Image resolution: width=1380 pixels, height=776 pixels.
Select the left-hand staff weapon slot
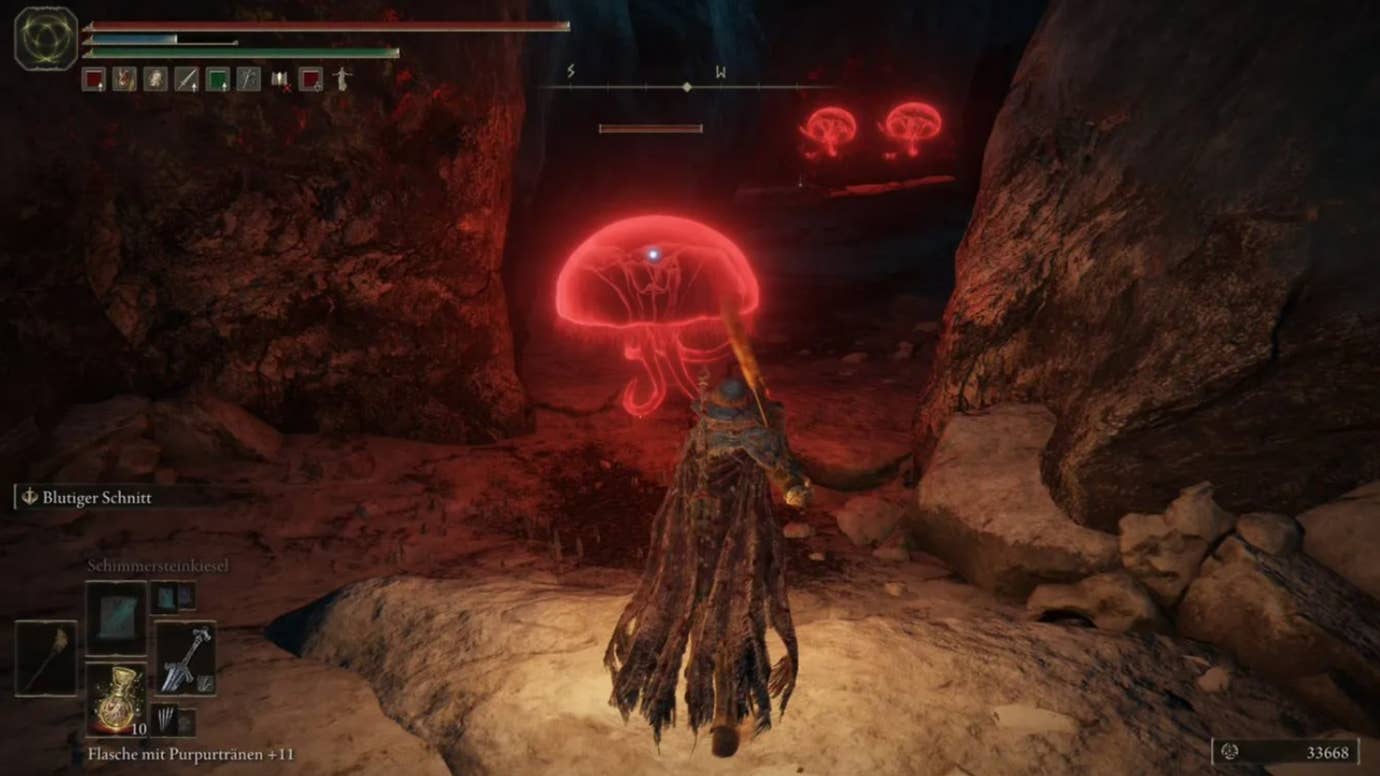point(46,658)
